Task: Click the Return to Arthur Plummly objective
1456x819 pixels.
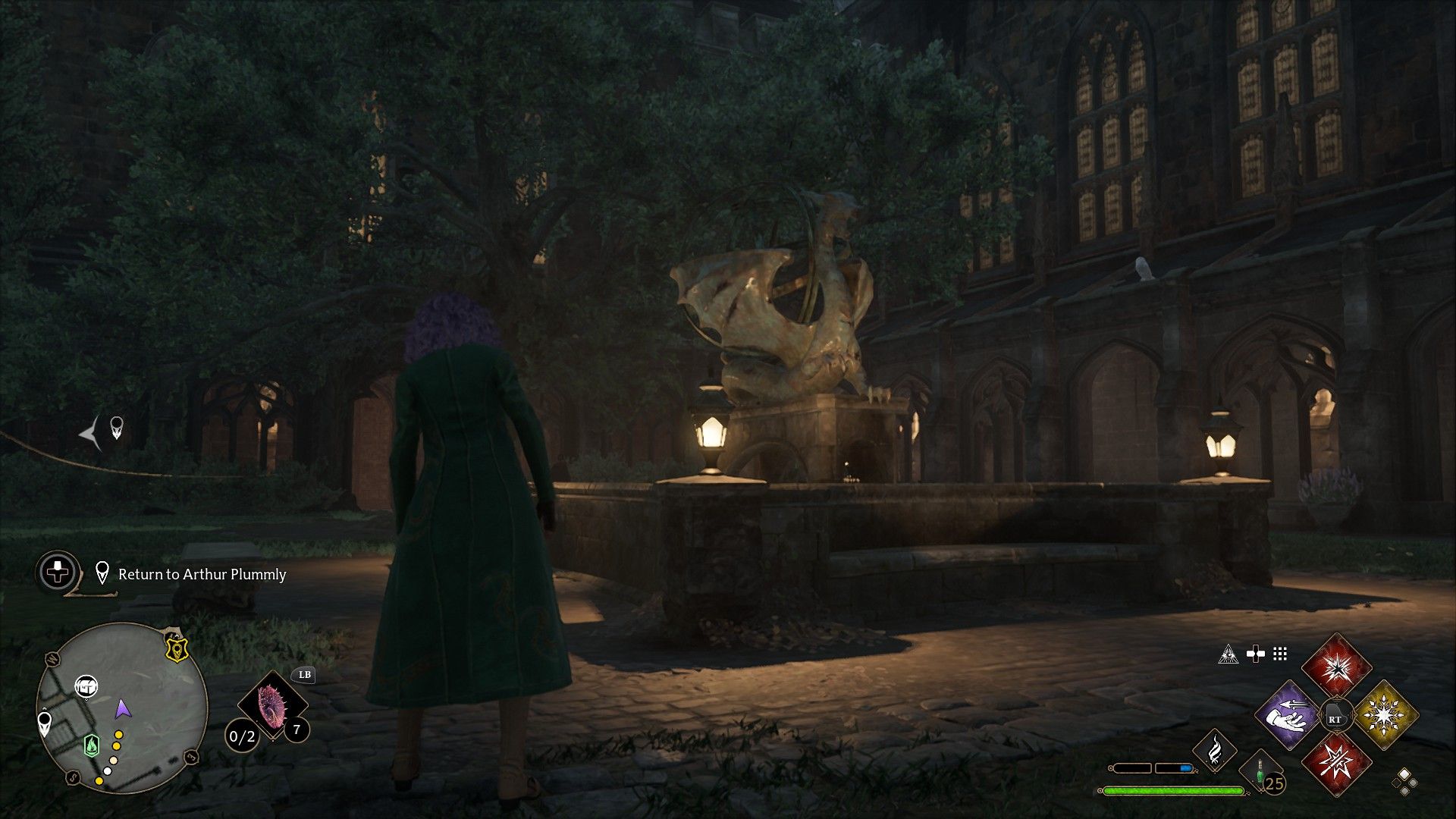Action: tap(202, 575)
